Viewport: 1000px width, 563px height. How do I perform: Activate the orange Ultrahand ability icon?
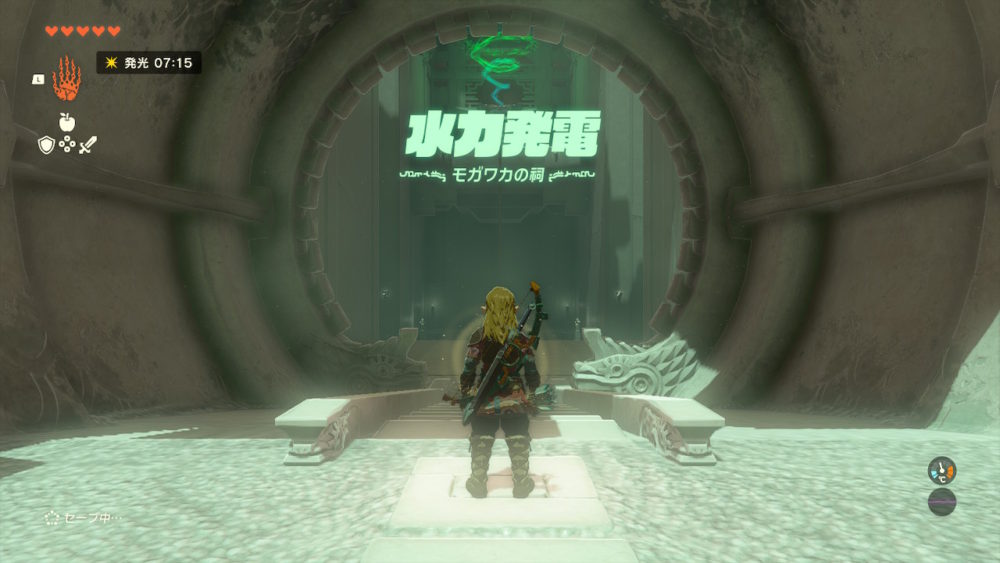(x=65, y=77)
